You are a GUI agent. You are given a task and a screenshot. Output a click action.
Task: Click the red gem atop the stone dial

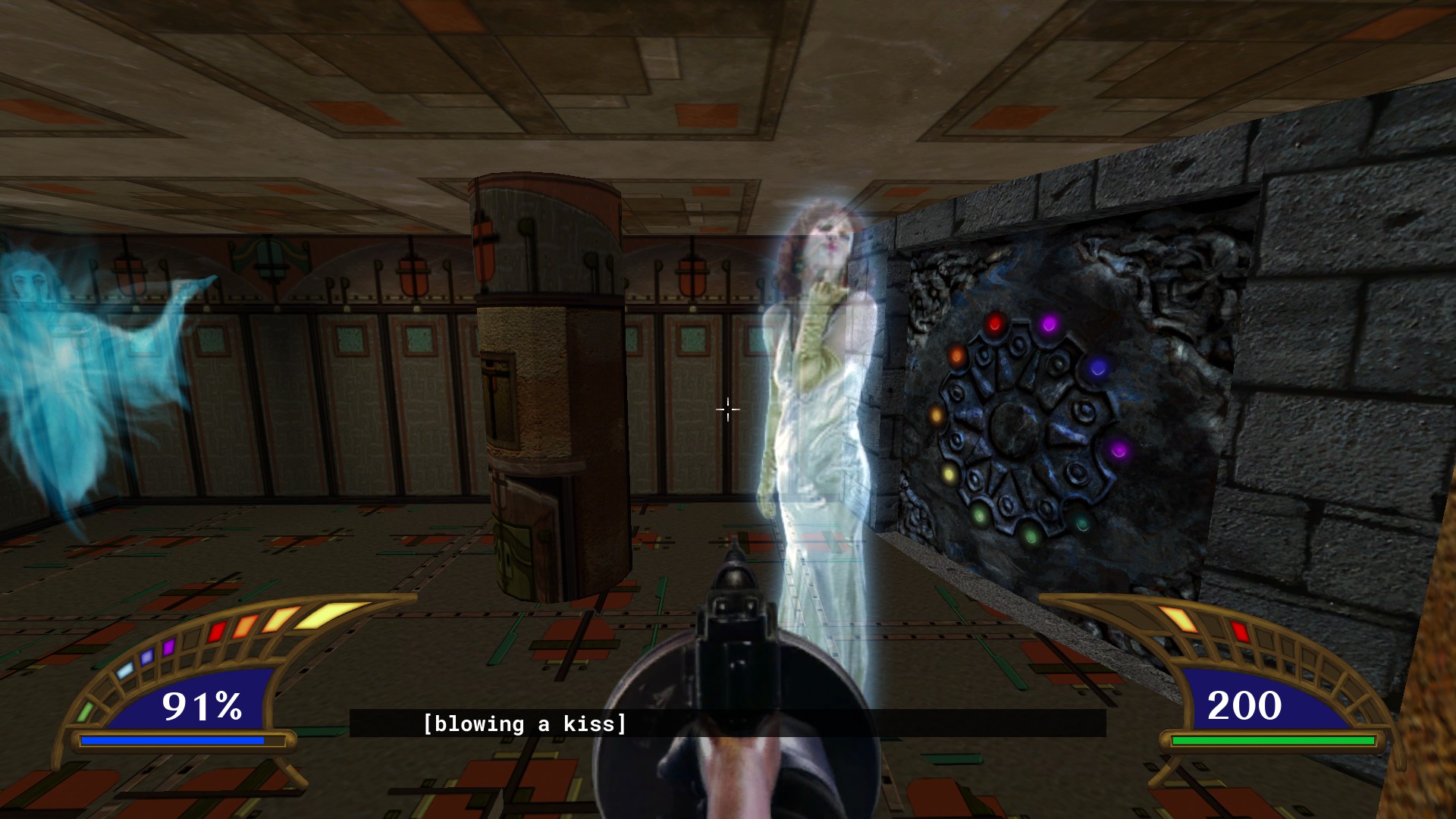coord(994,325)
